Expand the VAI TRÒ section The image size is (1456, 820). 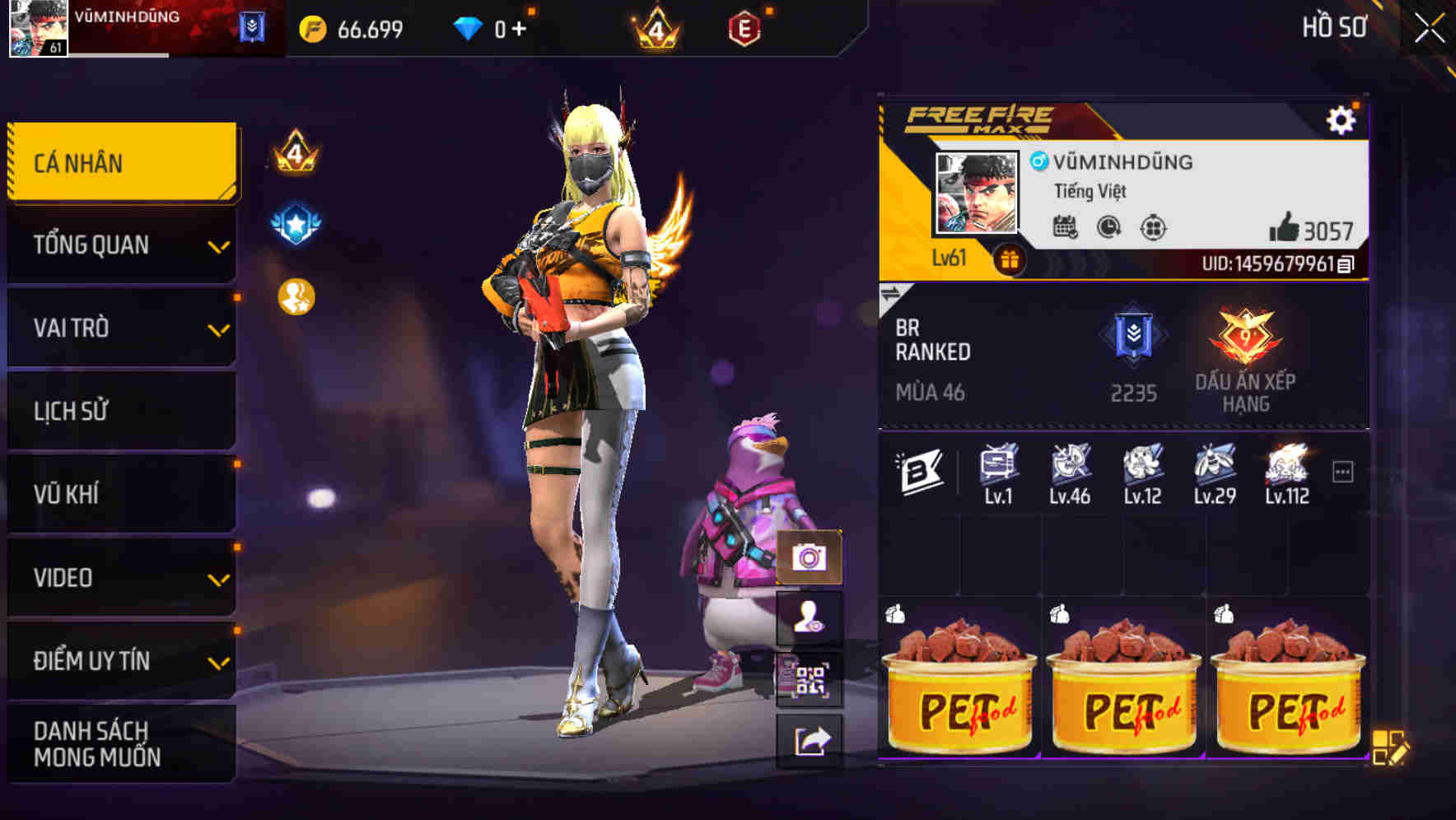(x=119, y=328)
